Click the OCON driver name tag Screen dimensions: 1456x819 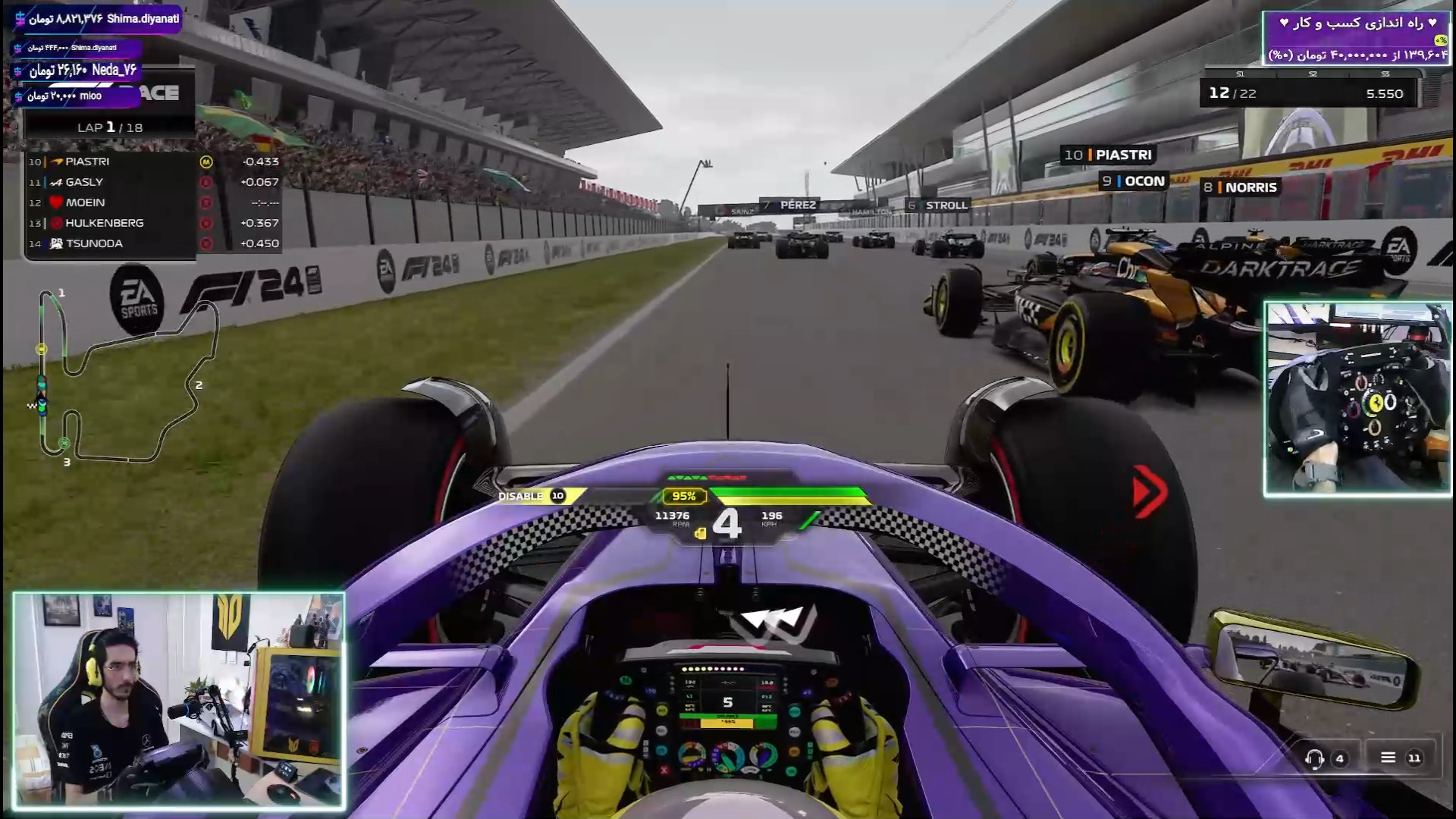pyautogui.click(x=1134, y=181)
